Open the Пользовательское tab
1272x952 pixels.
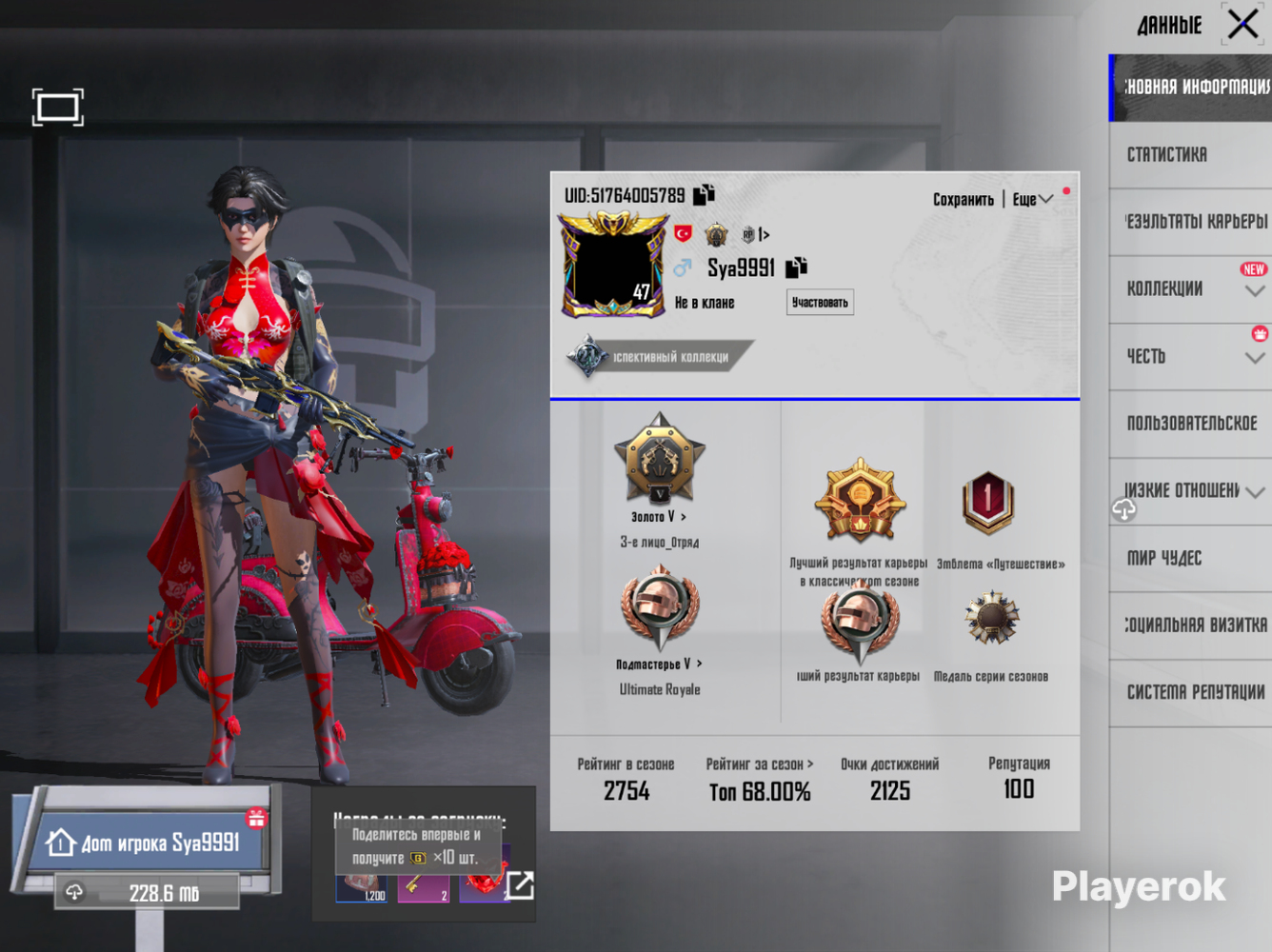point(1190,423)
